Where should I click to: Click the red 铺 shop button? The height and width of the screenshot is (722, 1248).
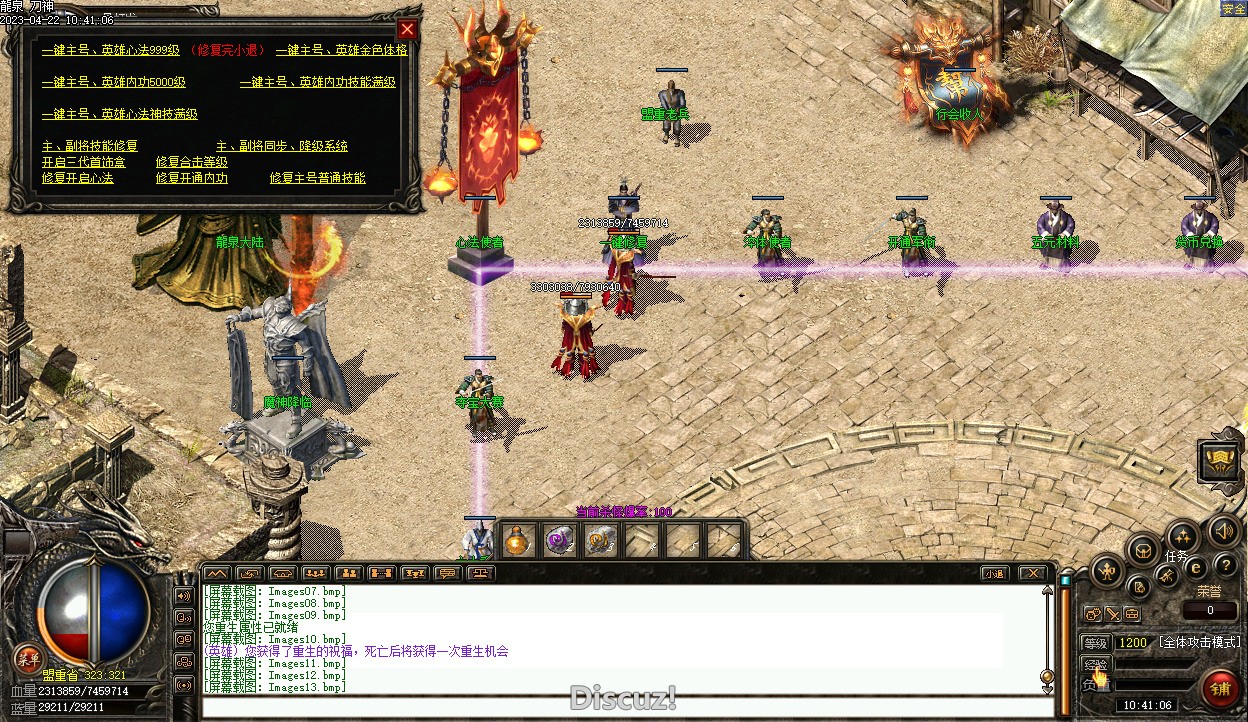(1221, 690)
